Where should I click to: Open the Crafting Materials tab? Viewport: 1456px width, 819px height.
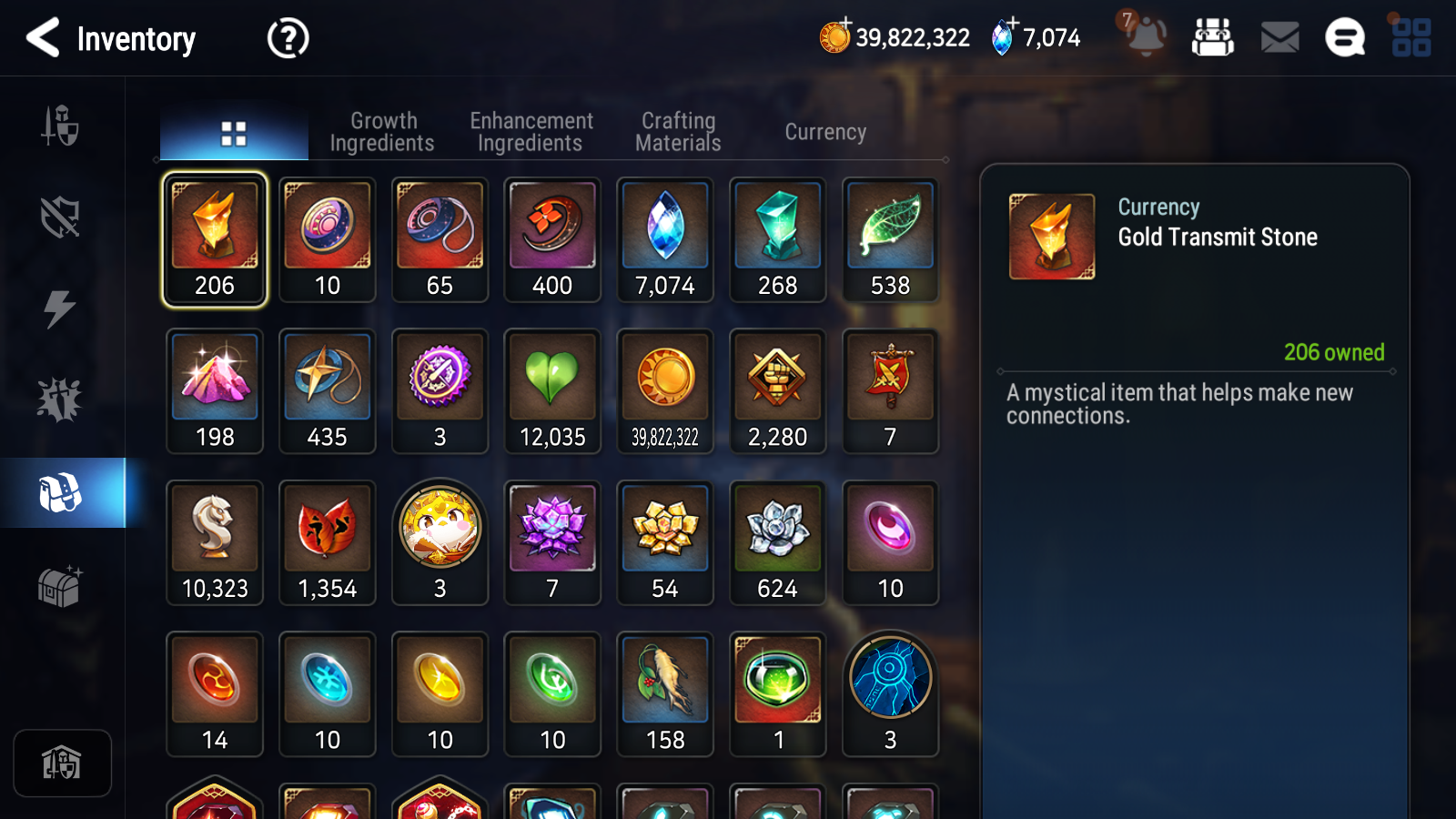(x=678, y=133)
